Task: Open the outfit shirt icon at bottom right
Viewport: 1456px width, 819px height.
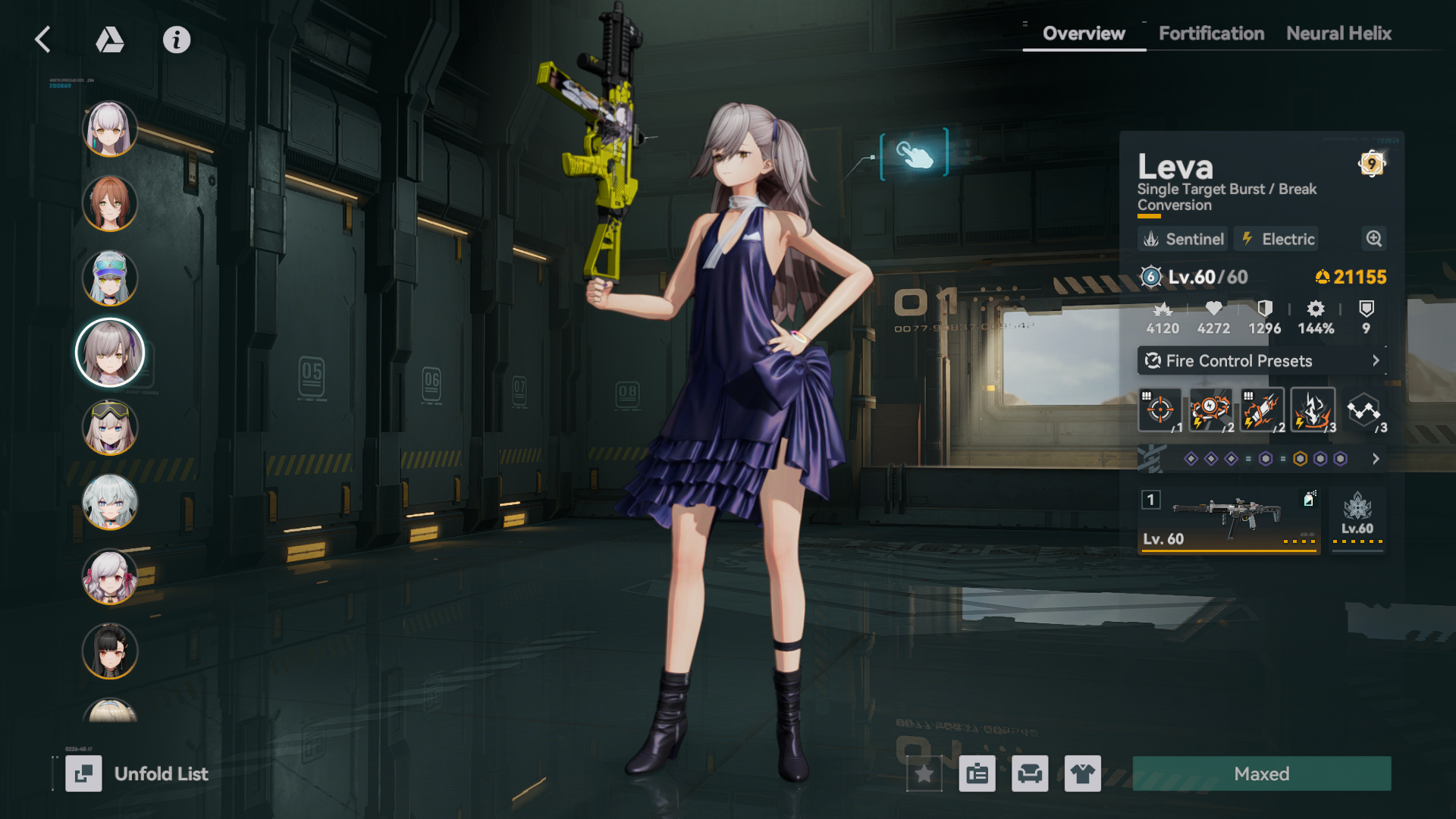Action: [1083, 774]
